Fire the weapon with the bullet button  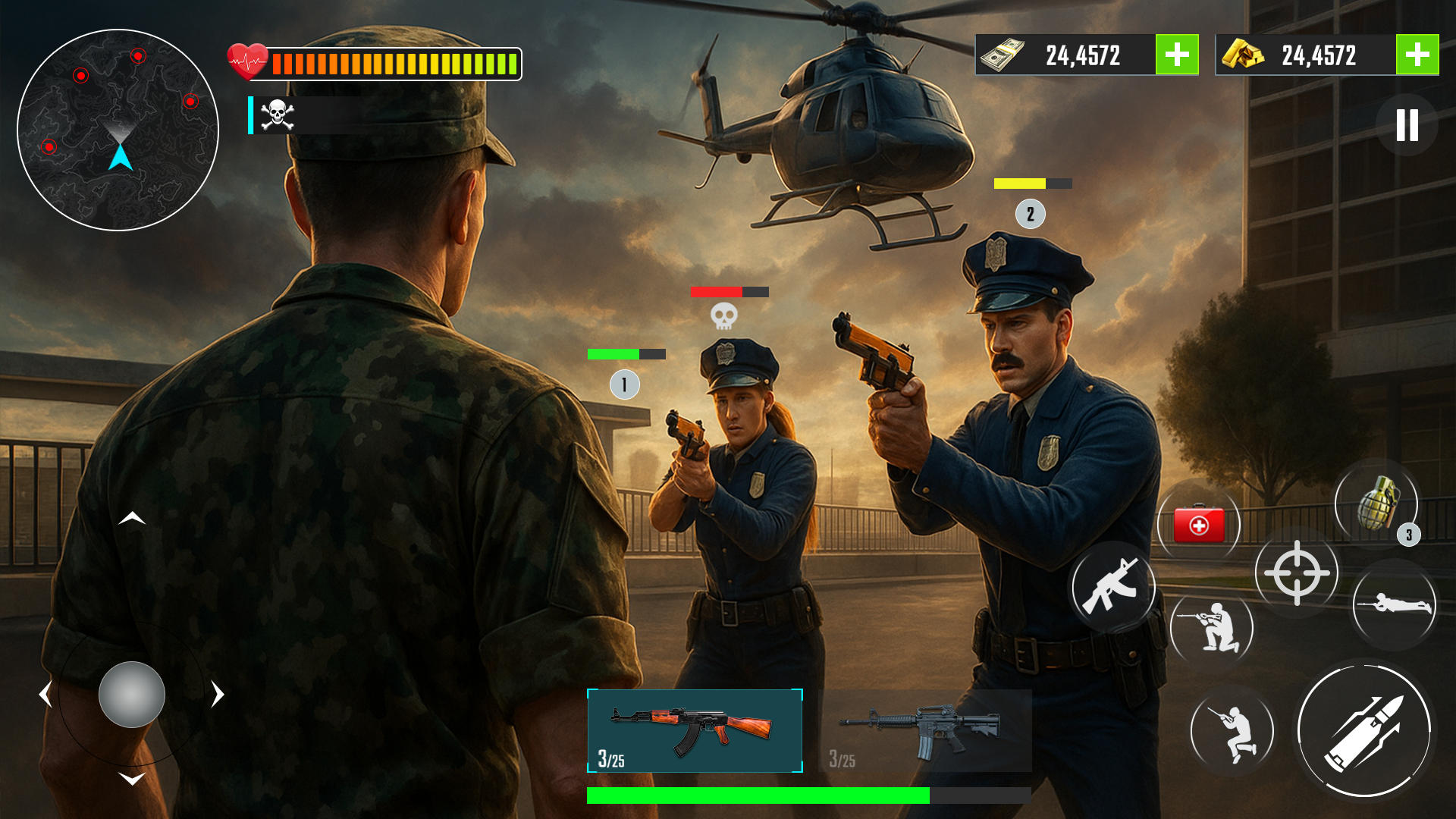1364,730
